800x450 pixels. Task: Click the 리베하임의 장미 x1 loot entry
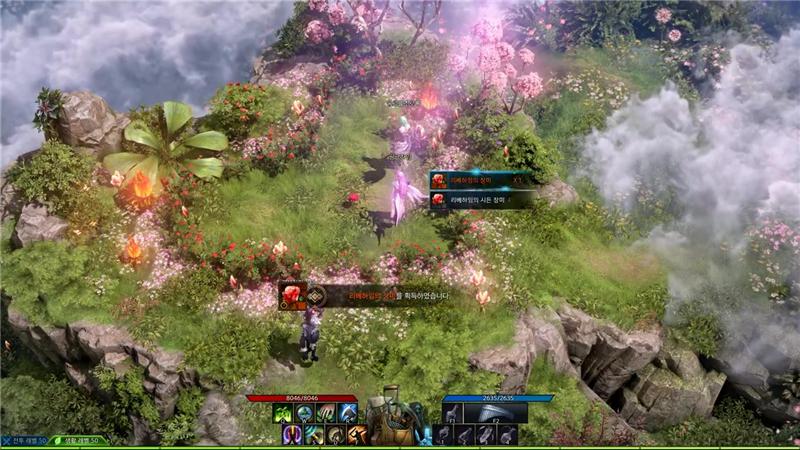click(478, 180)
